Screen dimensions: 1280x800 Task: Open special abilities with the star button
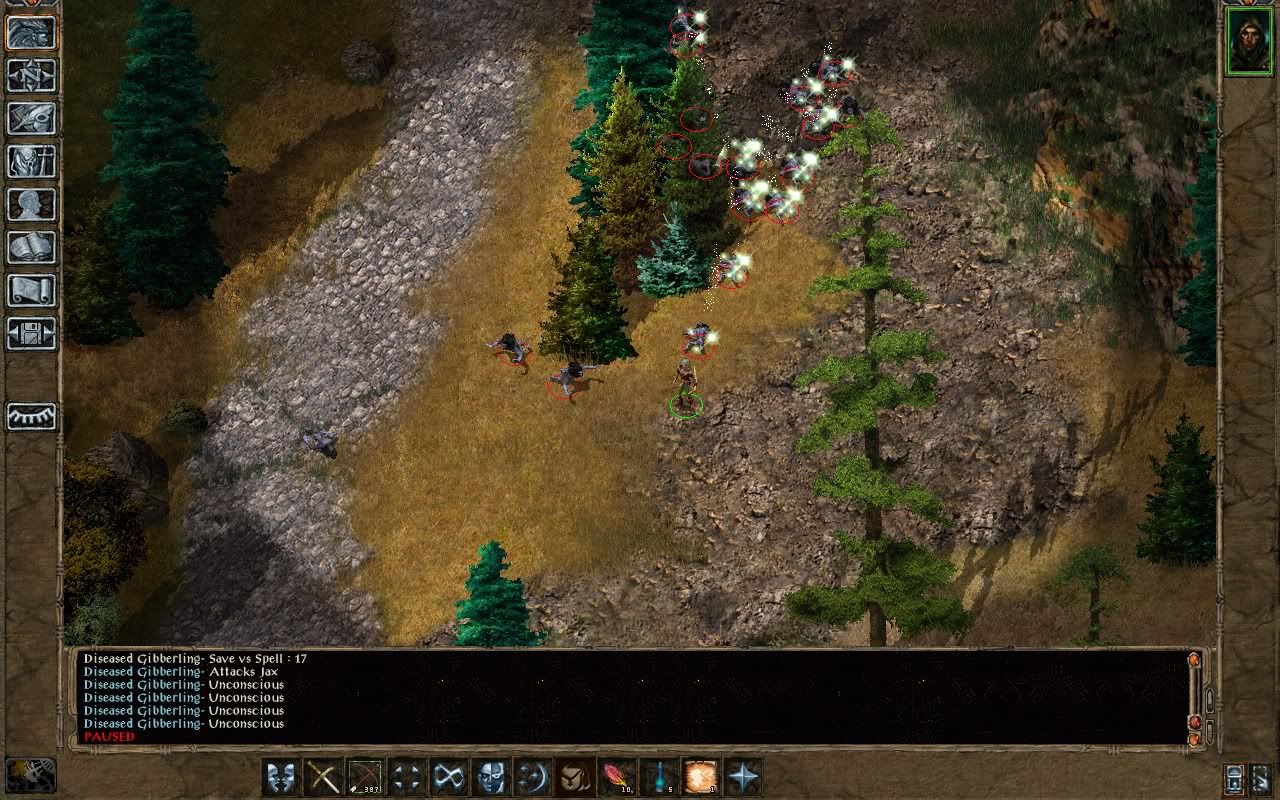pos(742,777)
